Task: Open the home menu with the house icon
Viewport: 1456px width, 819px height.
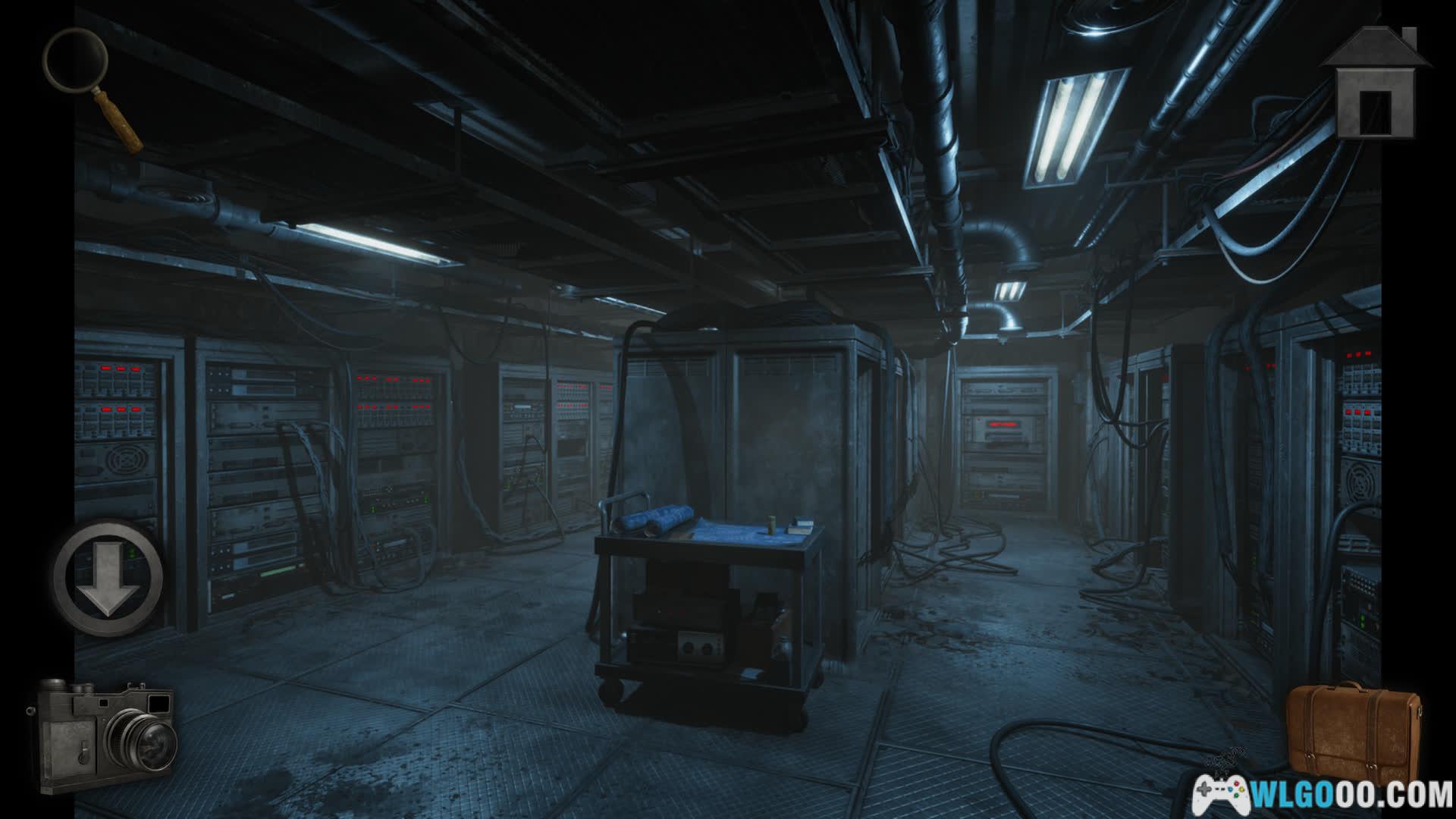Action: (x=1376, y=85)
